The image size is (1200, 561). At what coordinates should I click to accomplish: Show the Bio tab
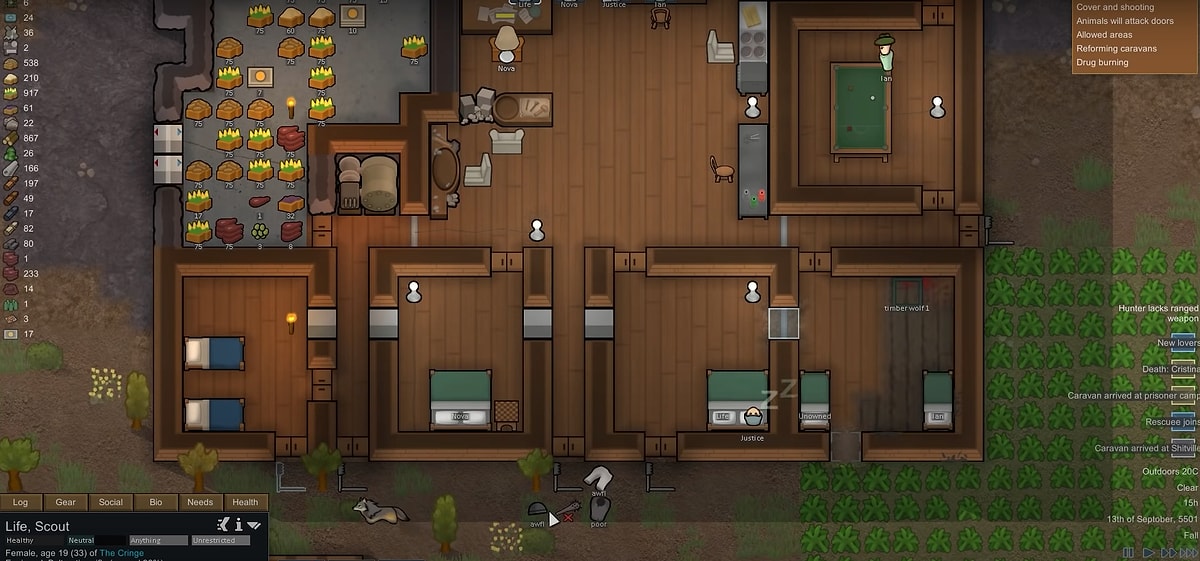tap(155, 502)
